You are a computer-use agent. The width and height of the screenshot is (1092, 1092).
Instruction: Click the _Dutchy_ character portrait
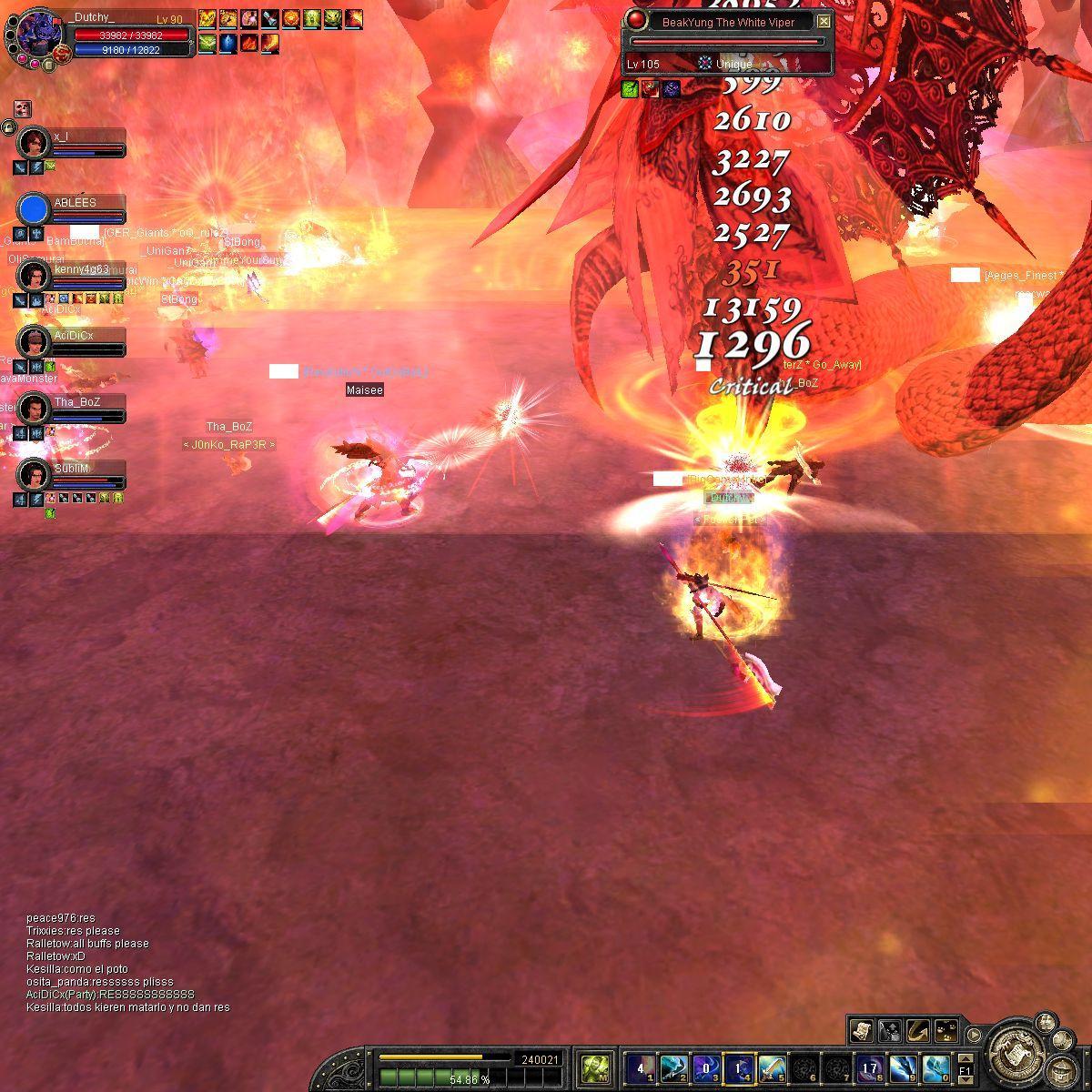pyautogui.click(x=38, y=35)
